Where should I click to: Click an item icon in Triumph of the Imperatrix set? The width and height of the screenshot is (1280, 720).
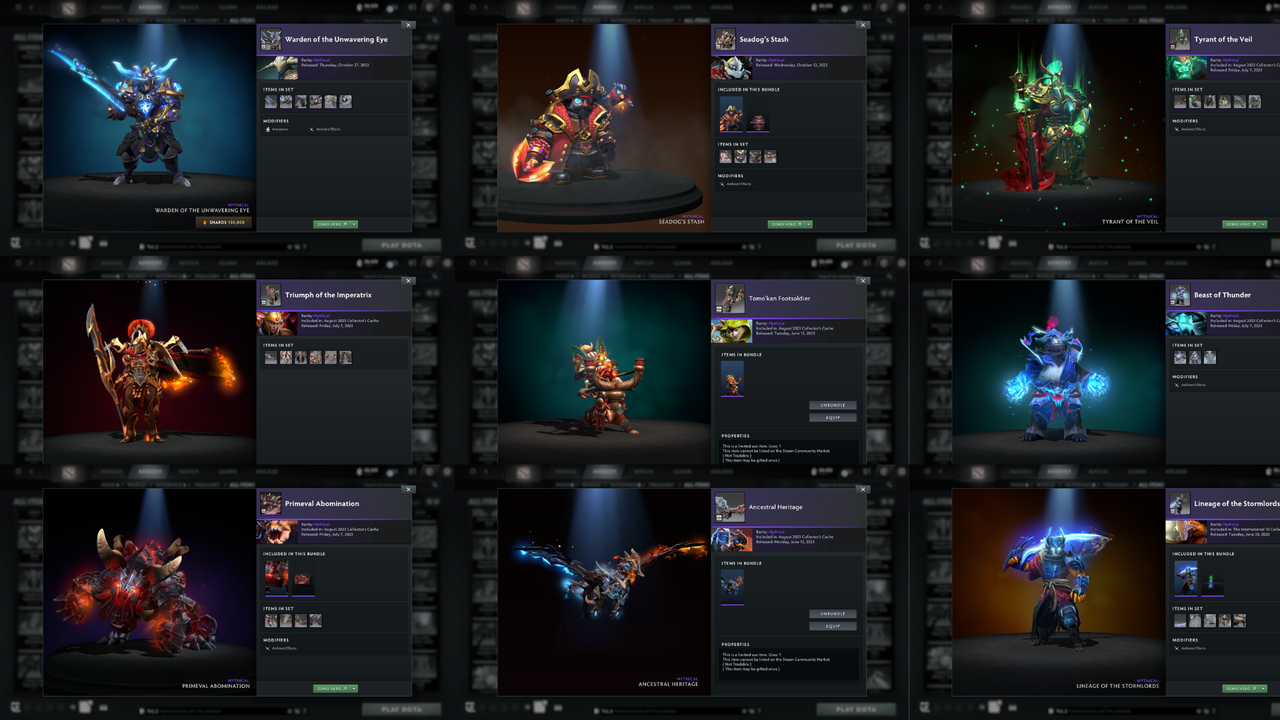click(271, 356)
